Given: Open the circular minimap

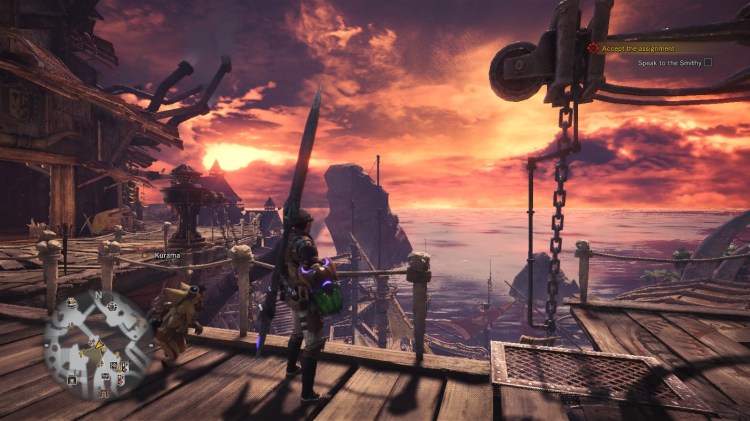Looking at the screenshot, I should click(x=98, y=343).
